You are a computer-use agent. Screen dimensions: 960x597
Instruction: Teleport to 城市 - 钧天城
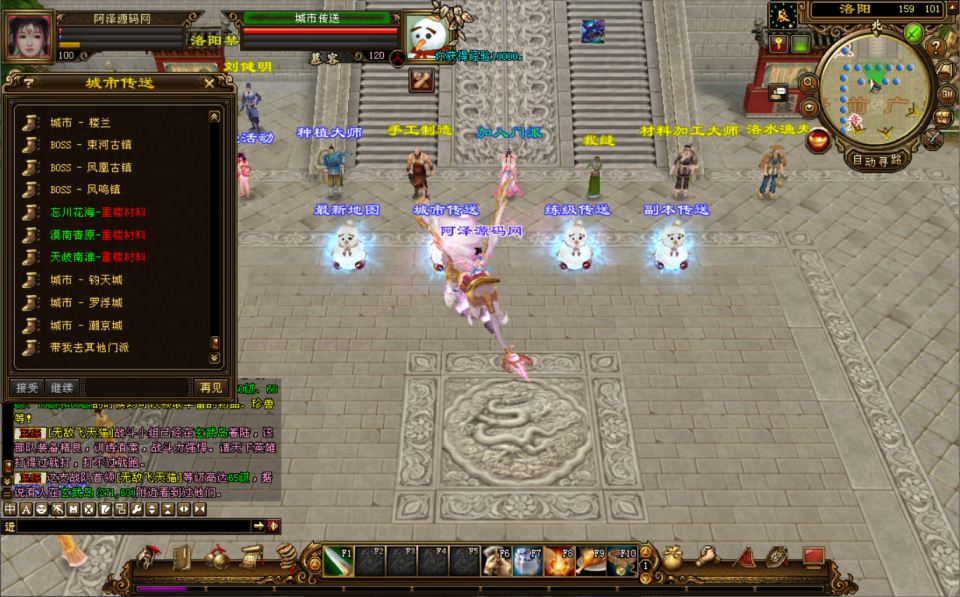tap(86, 280)
